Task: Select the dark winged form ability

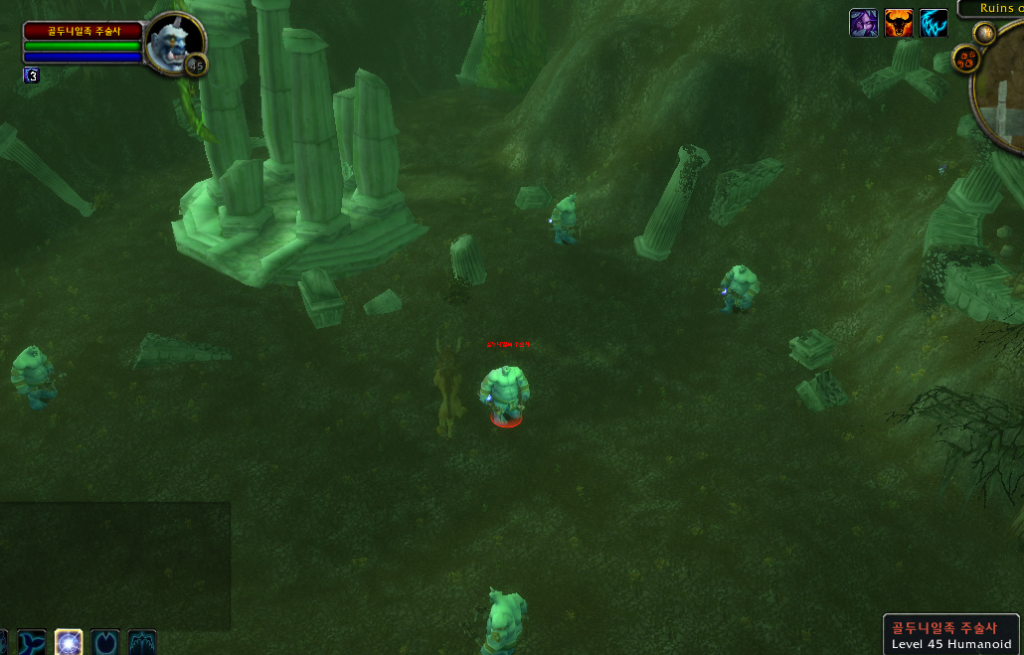Action: pos(142,642)
